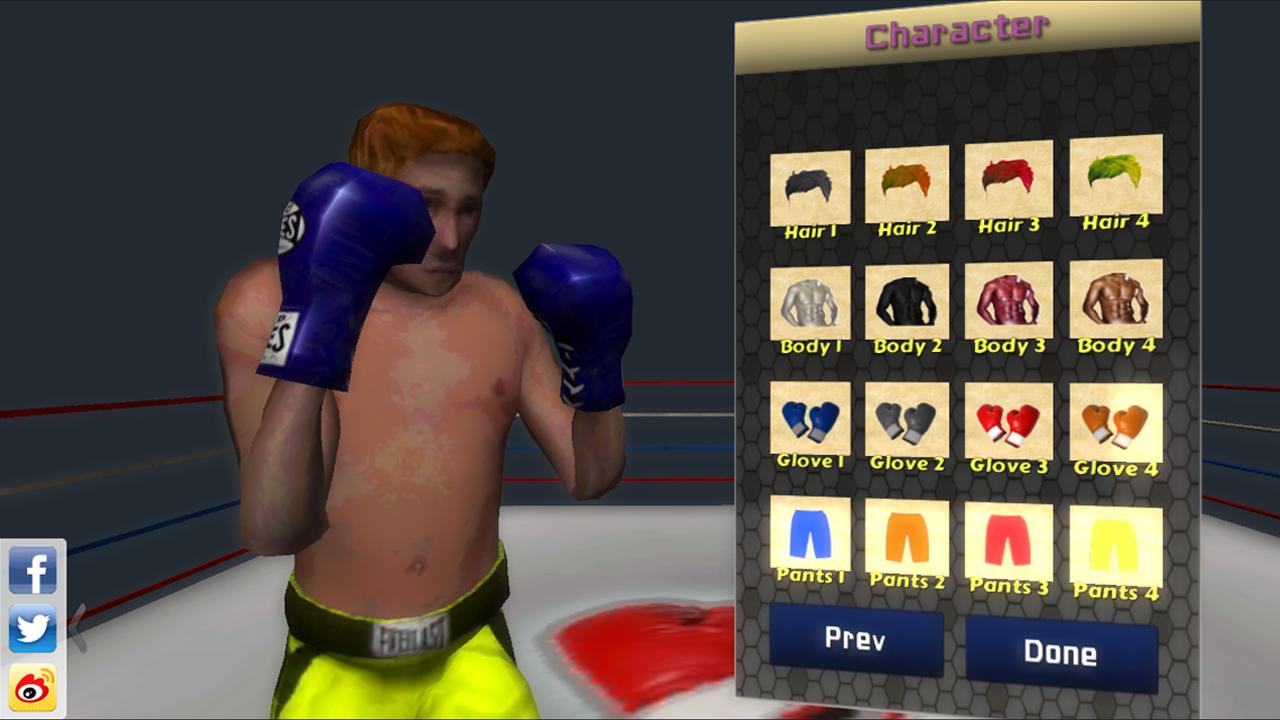Choose the Hair 3 red hairstyle
1280x720 pixels.
coord(1008,185)
